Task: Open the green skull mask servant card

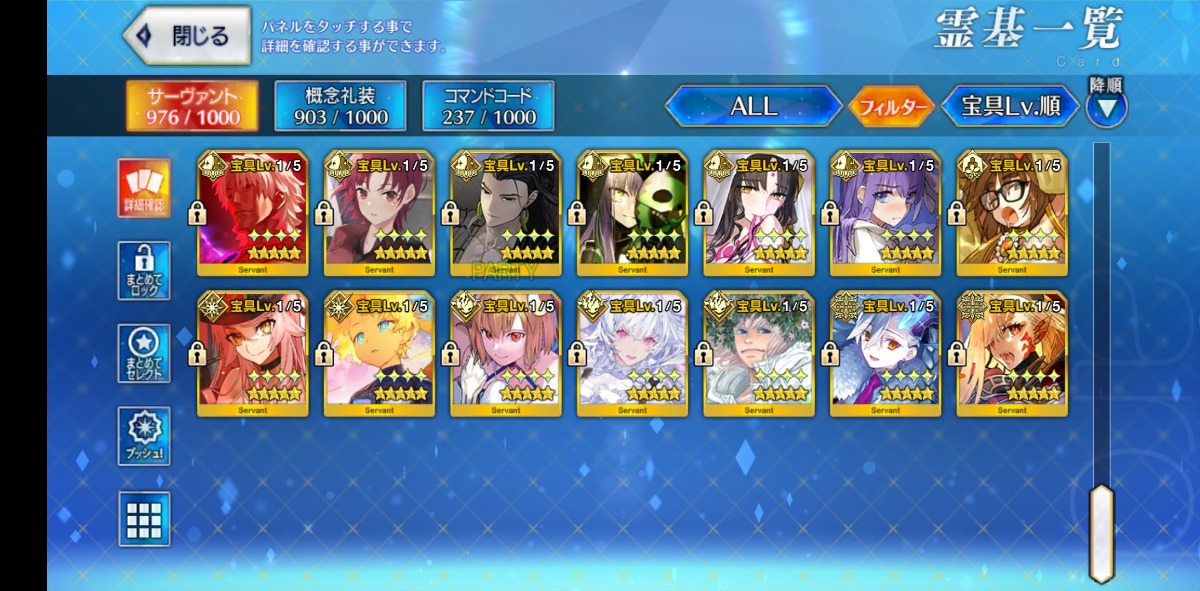Action: pos(632,213)
